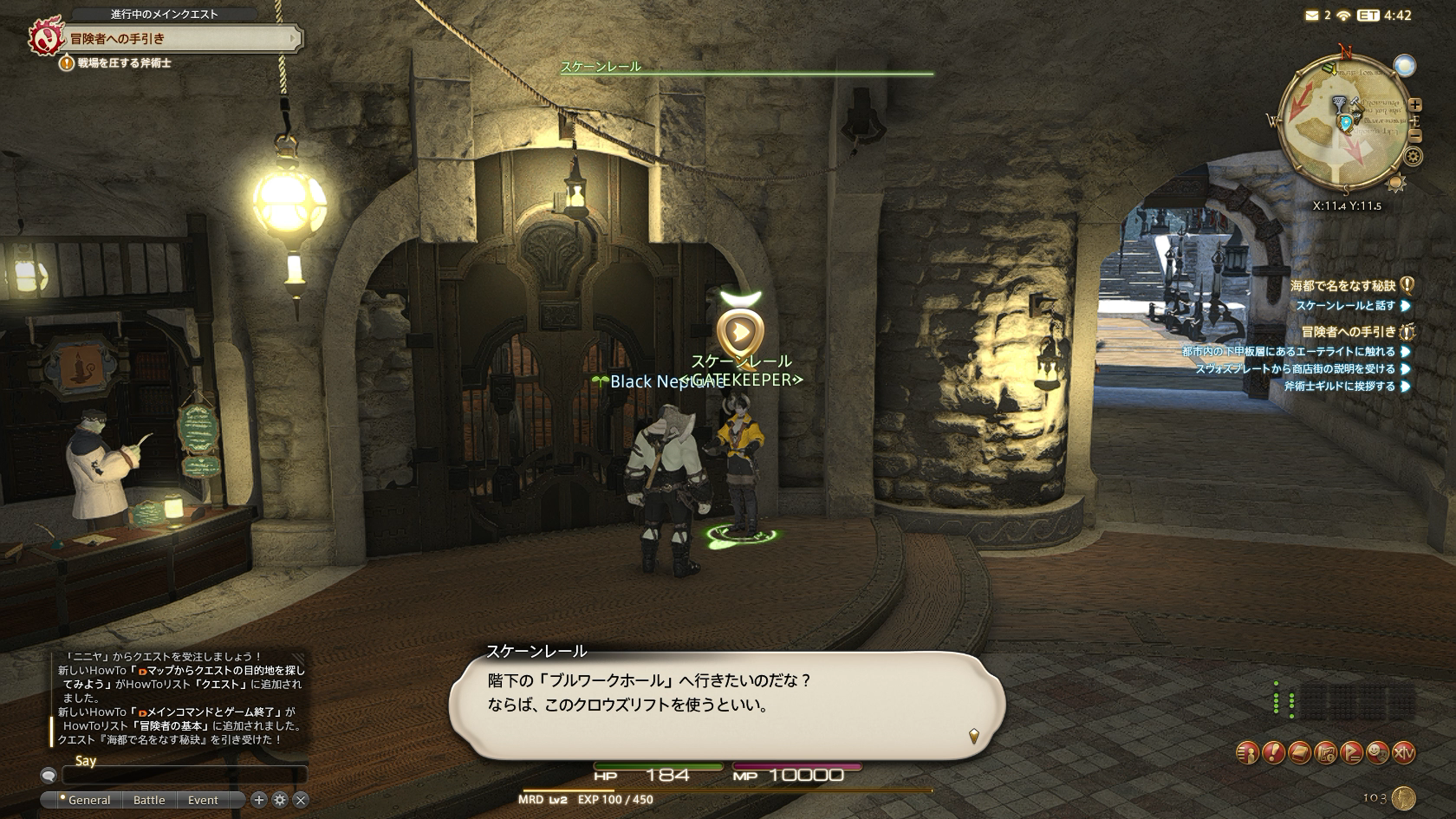Open the Duty exclamation mark menu
The width and height of the screenshot is (1456, 819).
1273,753
